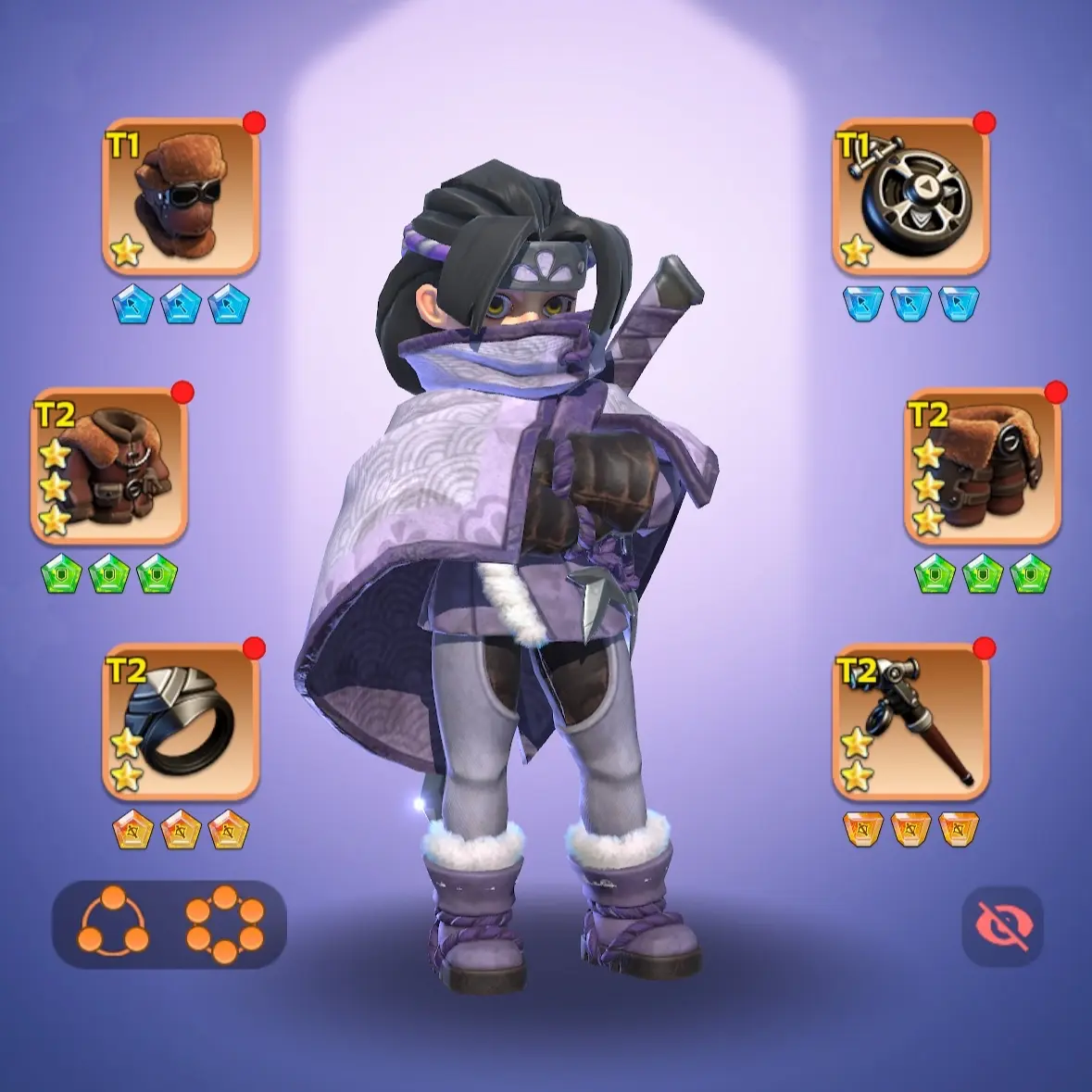Select the T2 hammer staff weapon slot
1092x1092 pixels.
911,722
